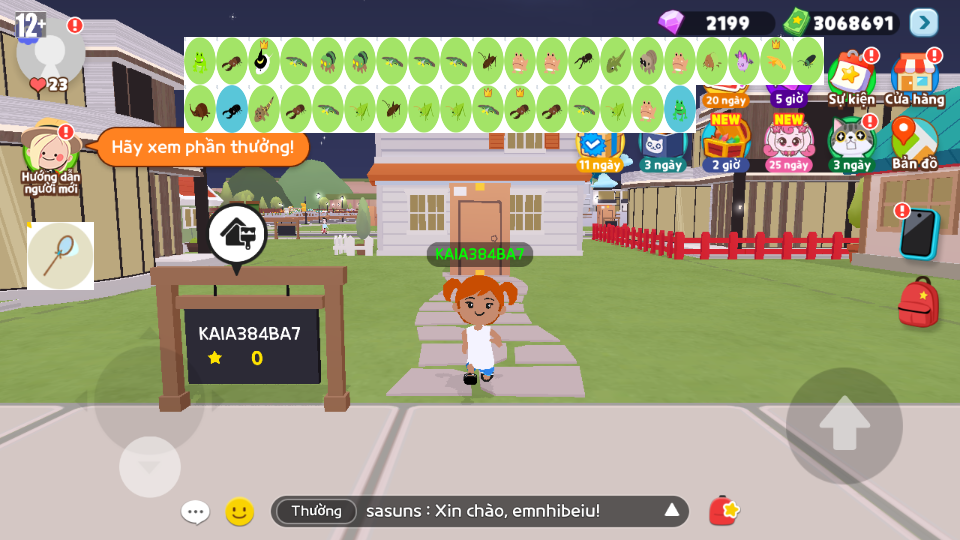Open the smartphone icon
Image resolution: width=960 pixels, height=540 pixels.
(x=917, y=234)
